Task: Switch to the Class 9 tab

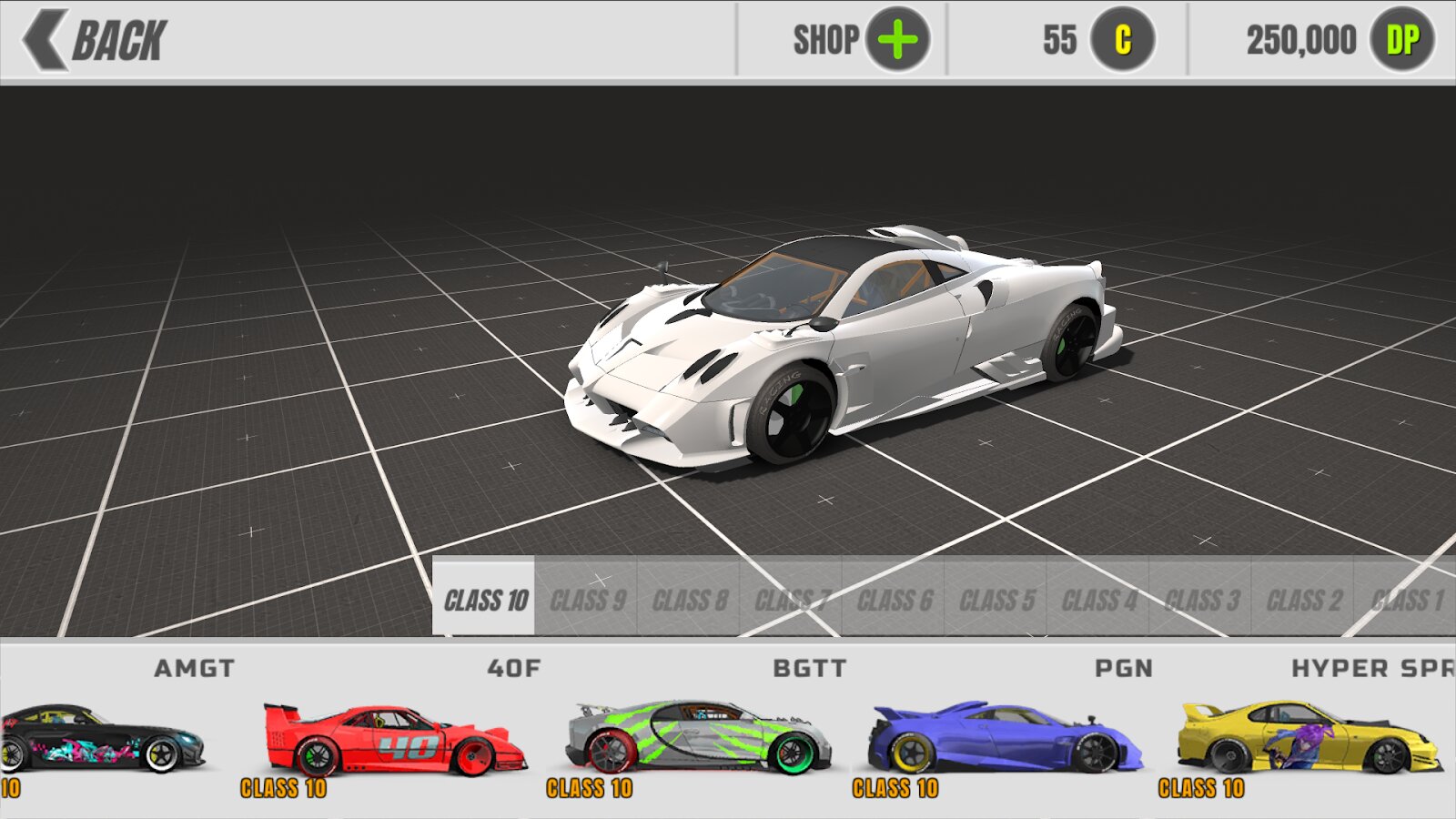Action: [x=587, y=600]
